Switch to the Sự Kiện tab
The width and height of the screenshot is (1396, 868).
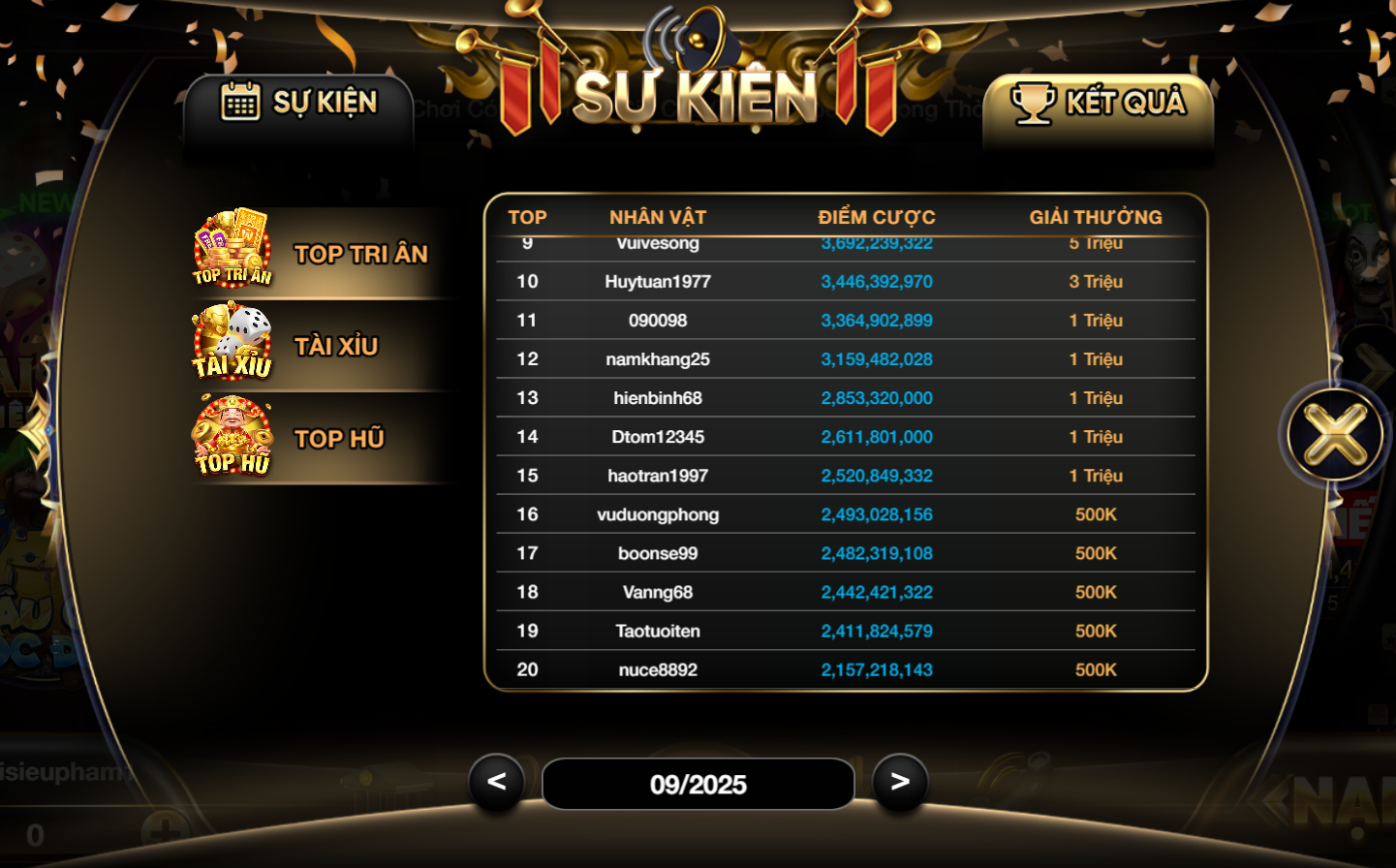298,103
